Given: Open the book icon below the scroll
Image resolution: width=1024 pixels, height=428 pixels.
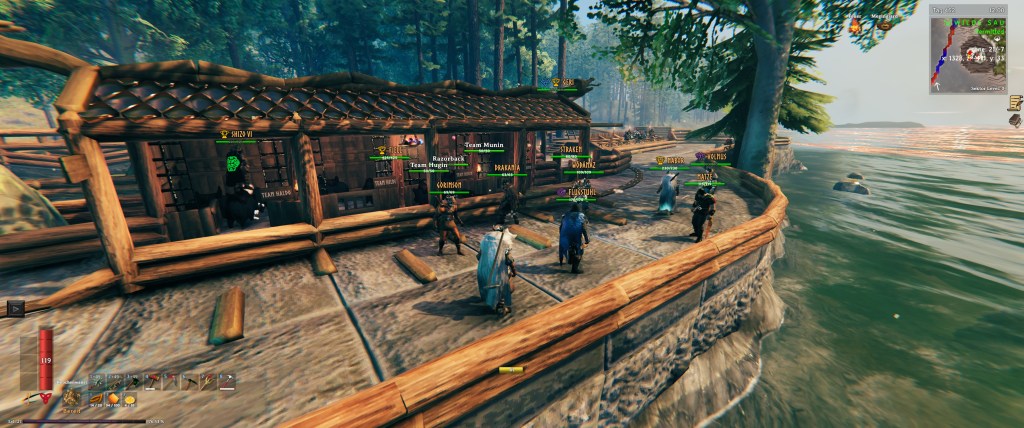Looking at the screenshot, I should [1015, 121].
